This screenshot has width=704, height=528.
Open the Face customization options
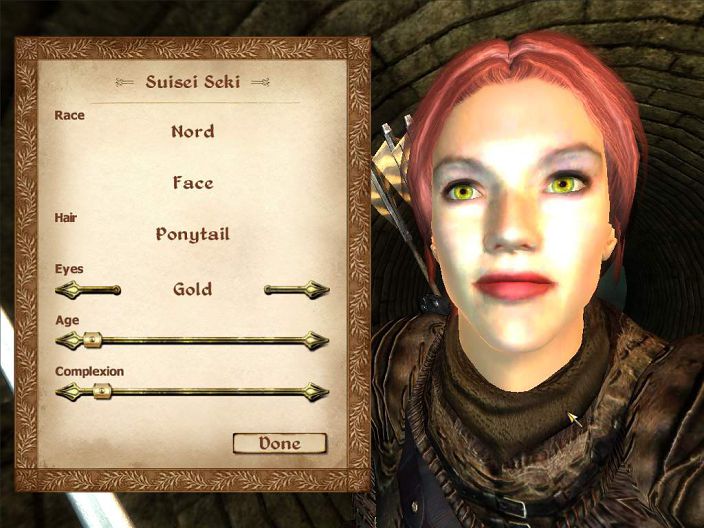(192, 183)
